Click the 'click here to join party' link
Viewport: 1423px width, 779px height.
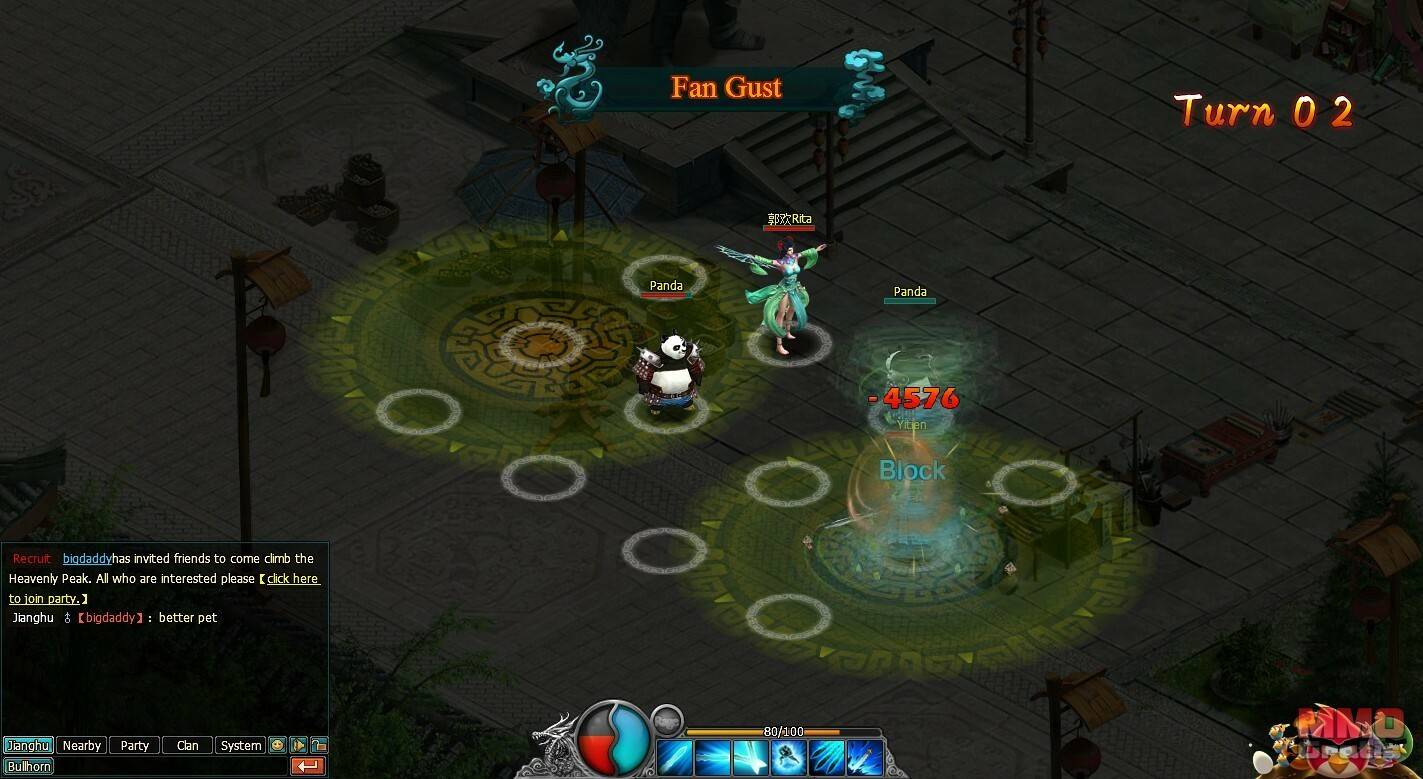coord(292,579)
